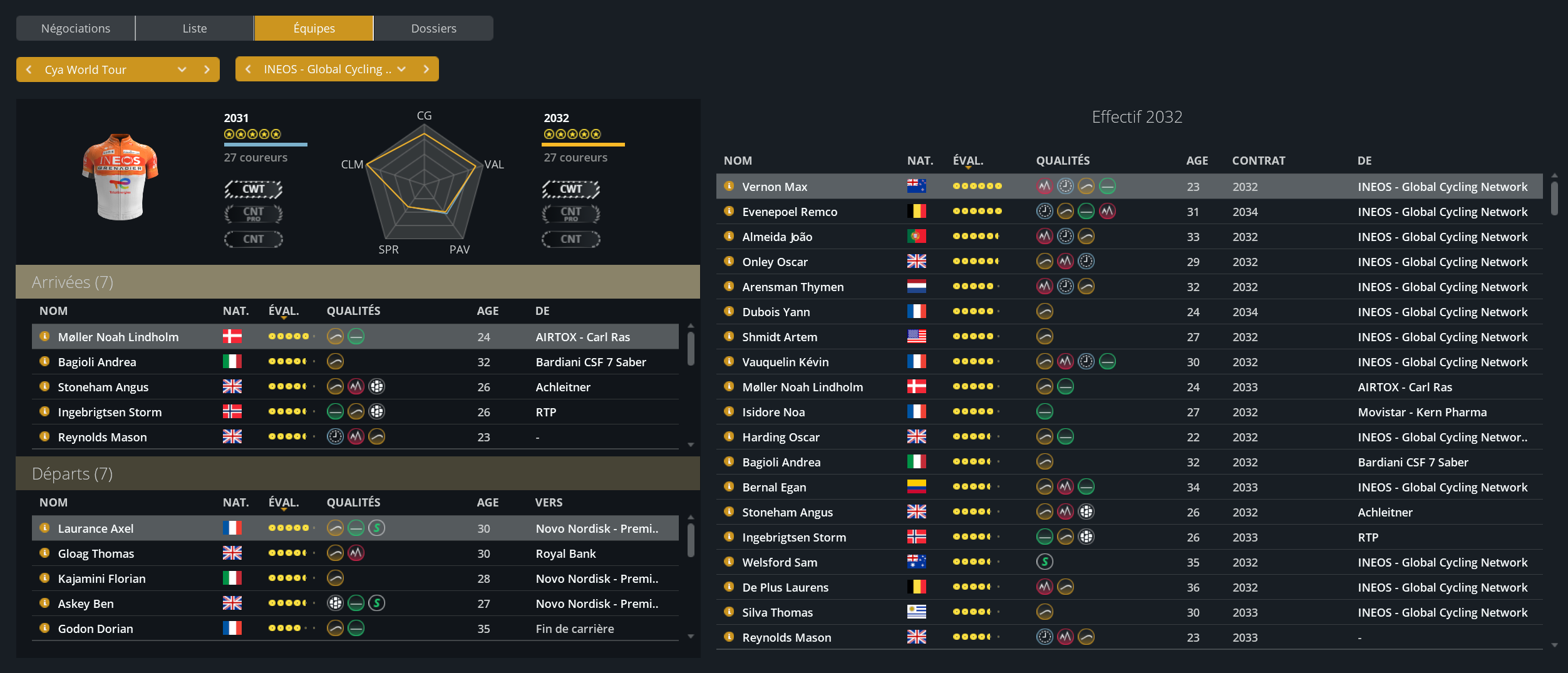Go to previous team with left arrow

(248, 69)
